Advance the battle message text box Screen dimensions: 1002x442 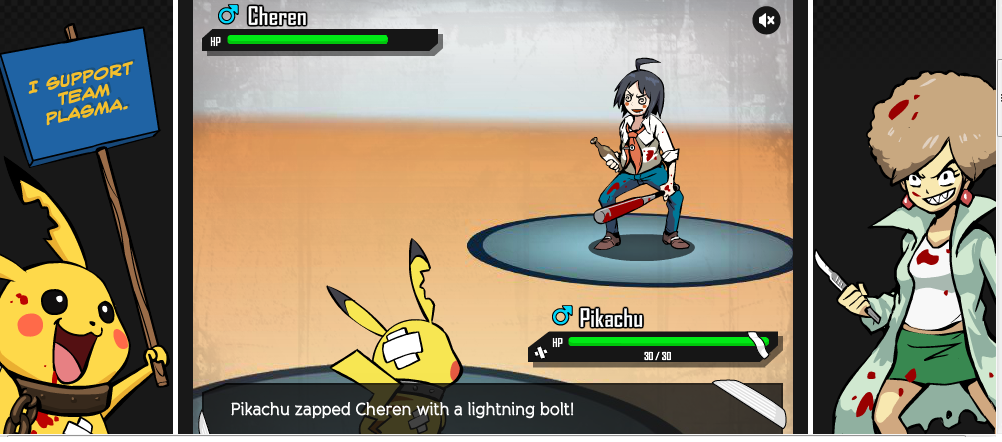(x=491, y=409)
